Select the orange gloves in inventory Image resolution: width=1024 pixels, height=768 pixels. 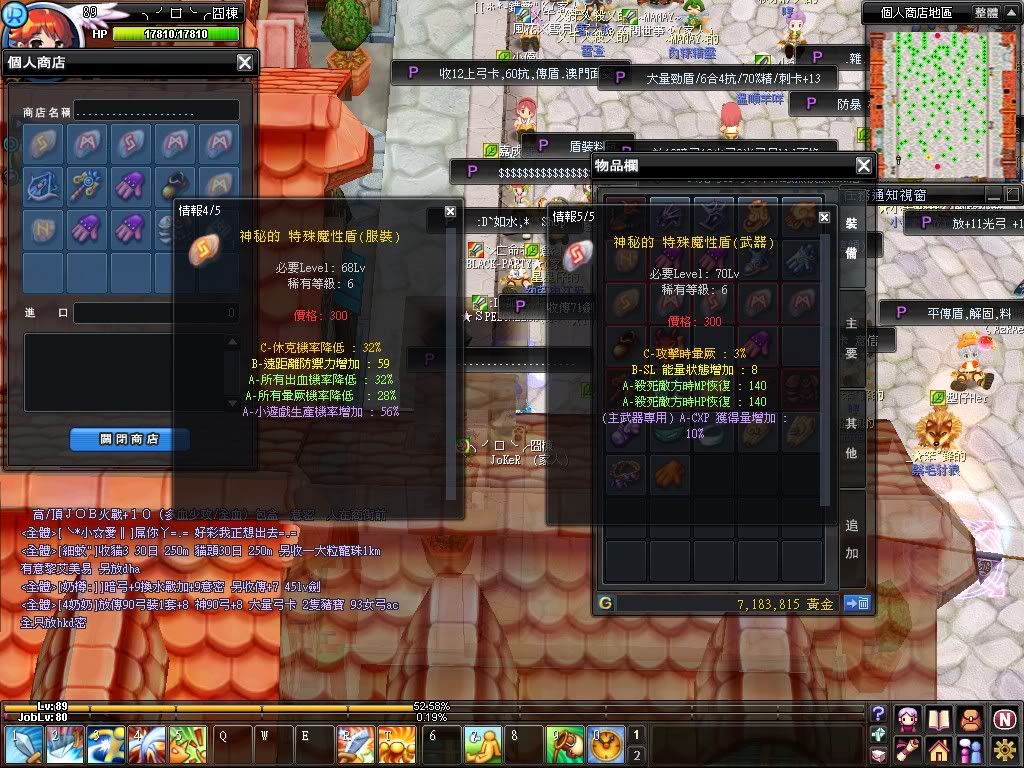(671, 472)
